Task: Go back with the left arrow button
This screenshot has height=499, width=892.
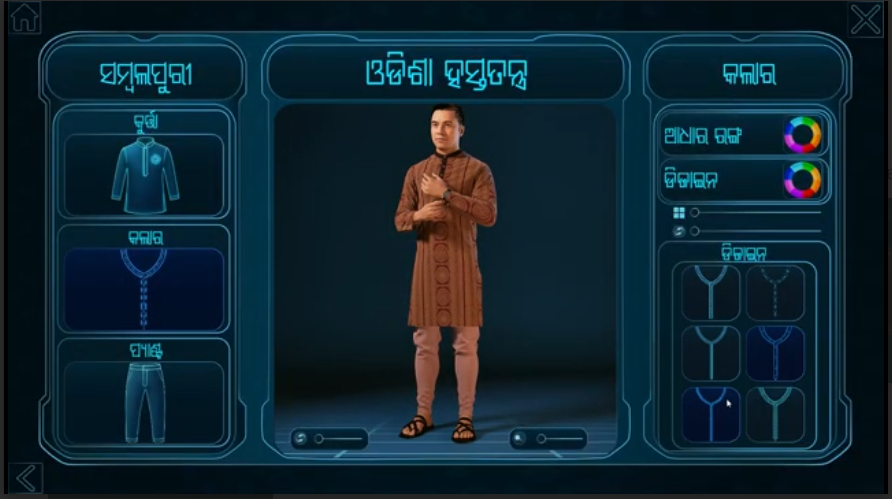Action: pos(25,478)
